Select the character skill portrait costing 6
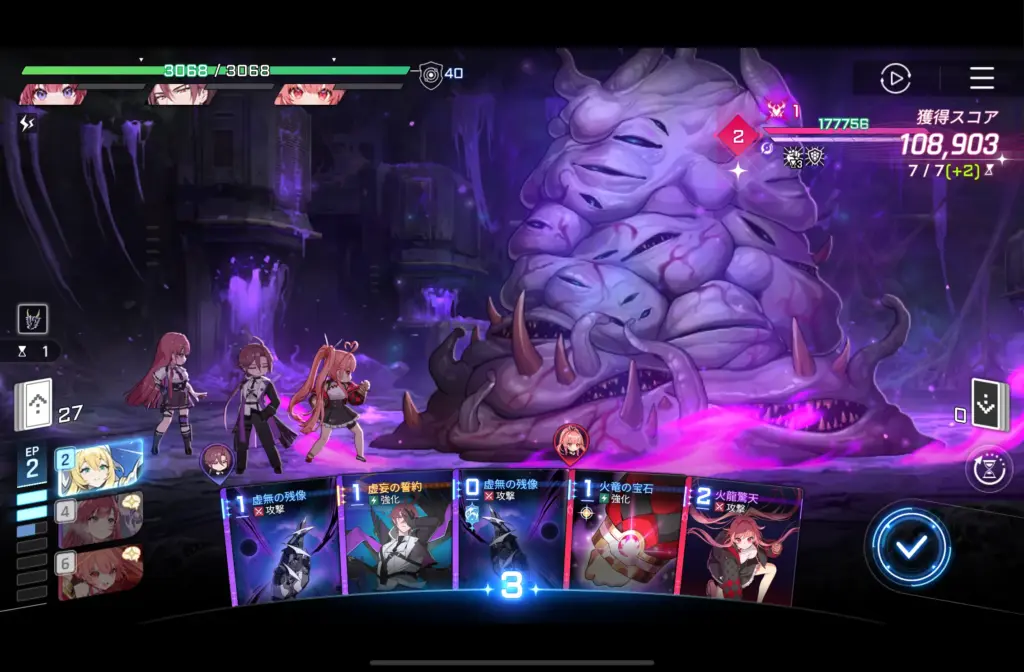 (99, 571)
